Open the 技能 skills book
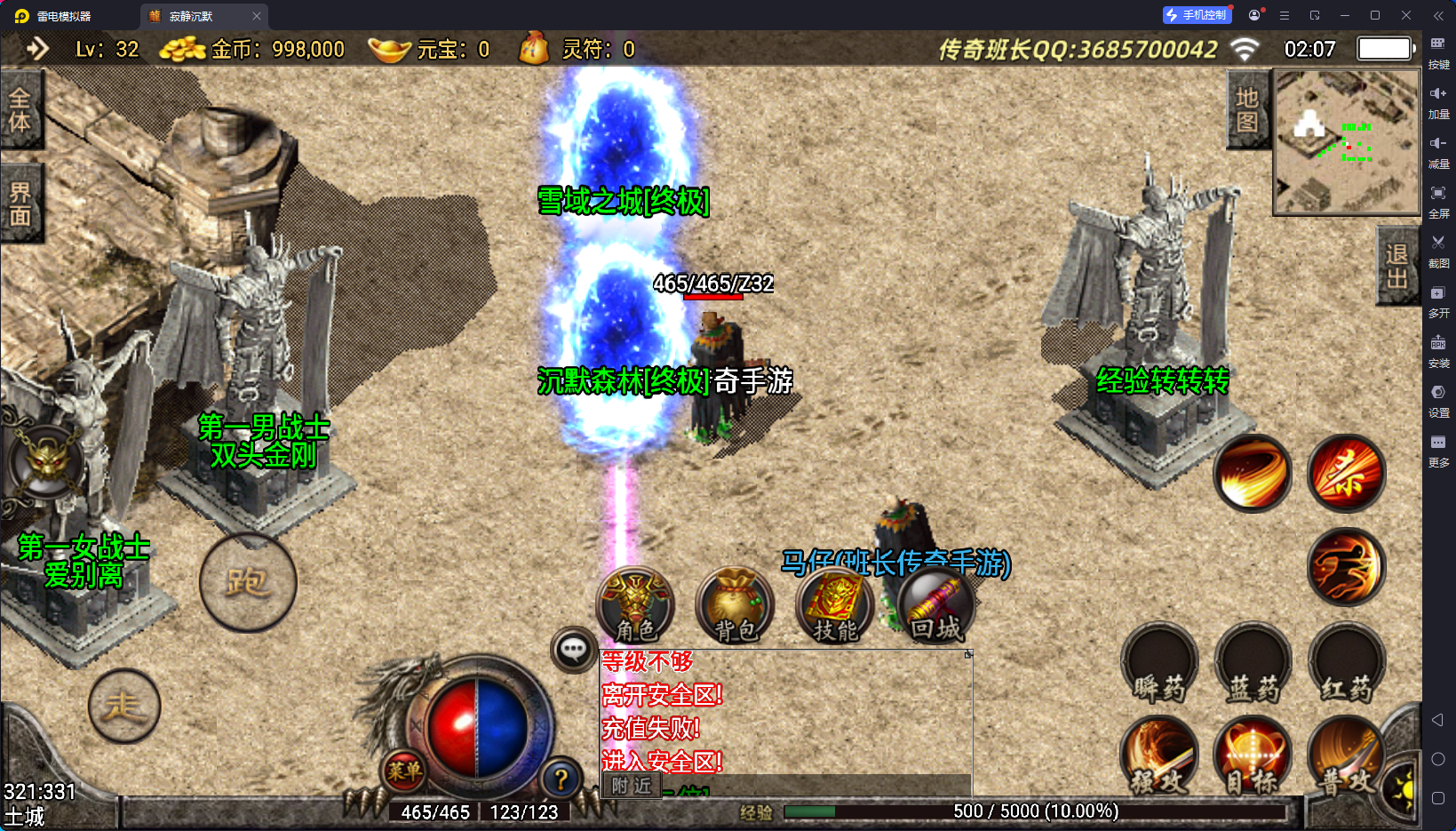 pyautogui.click(x=835, y=606)
